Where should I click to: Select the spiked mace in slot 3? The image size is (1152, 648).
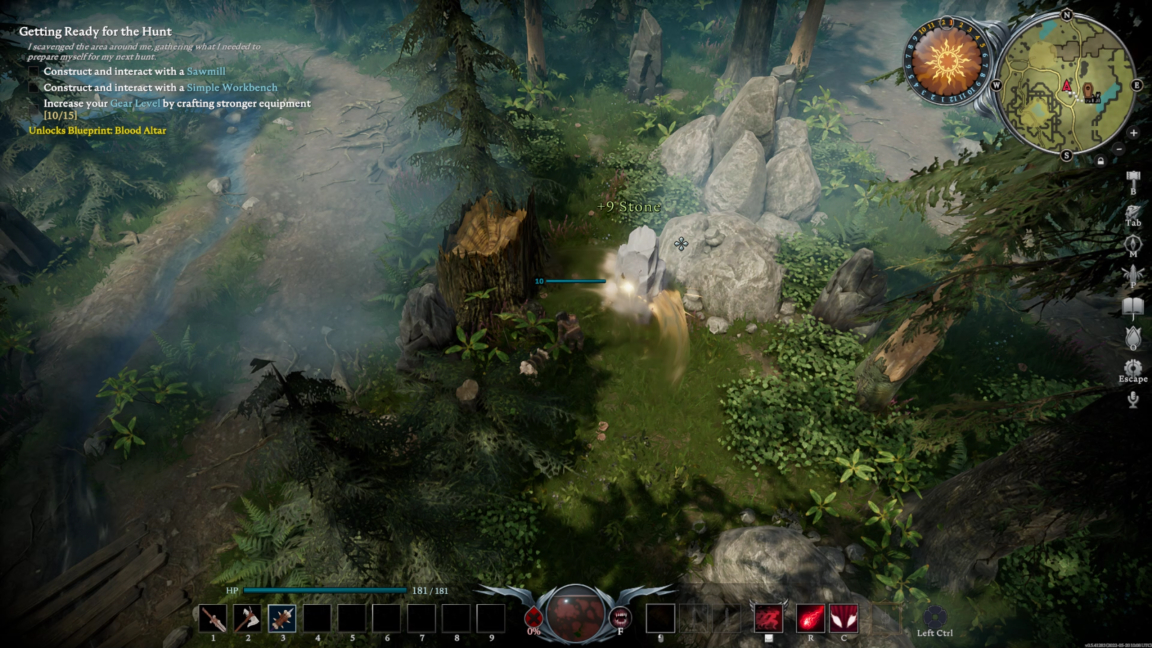click(x=282, y=619)
